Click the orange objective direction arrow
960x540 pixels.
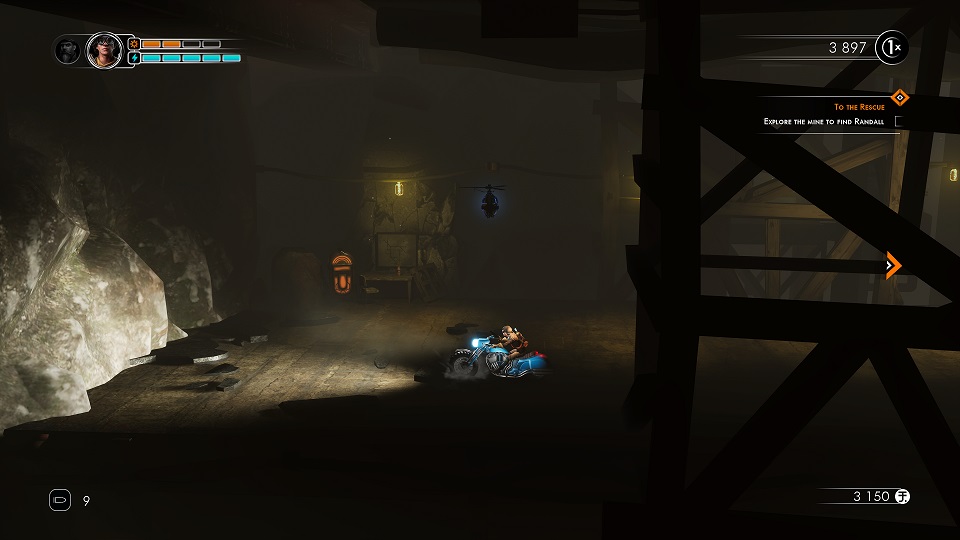pyautogui.click(x=893, y=265)
